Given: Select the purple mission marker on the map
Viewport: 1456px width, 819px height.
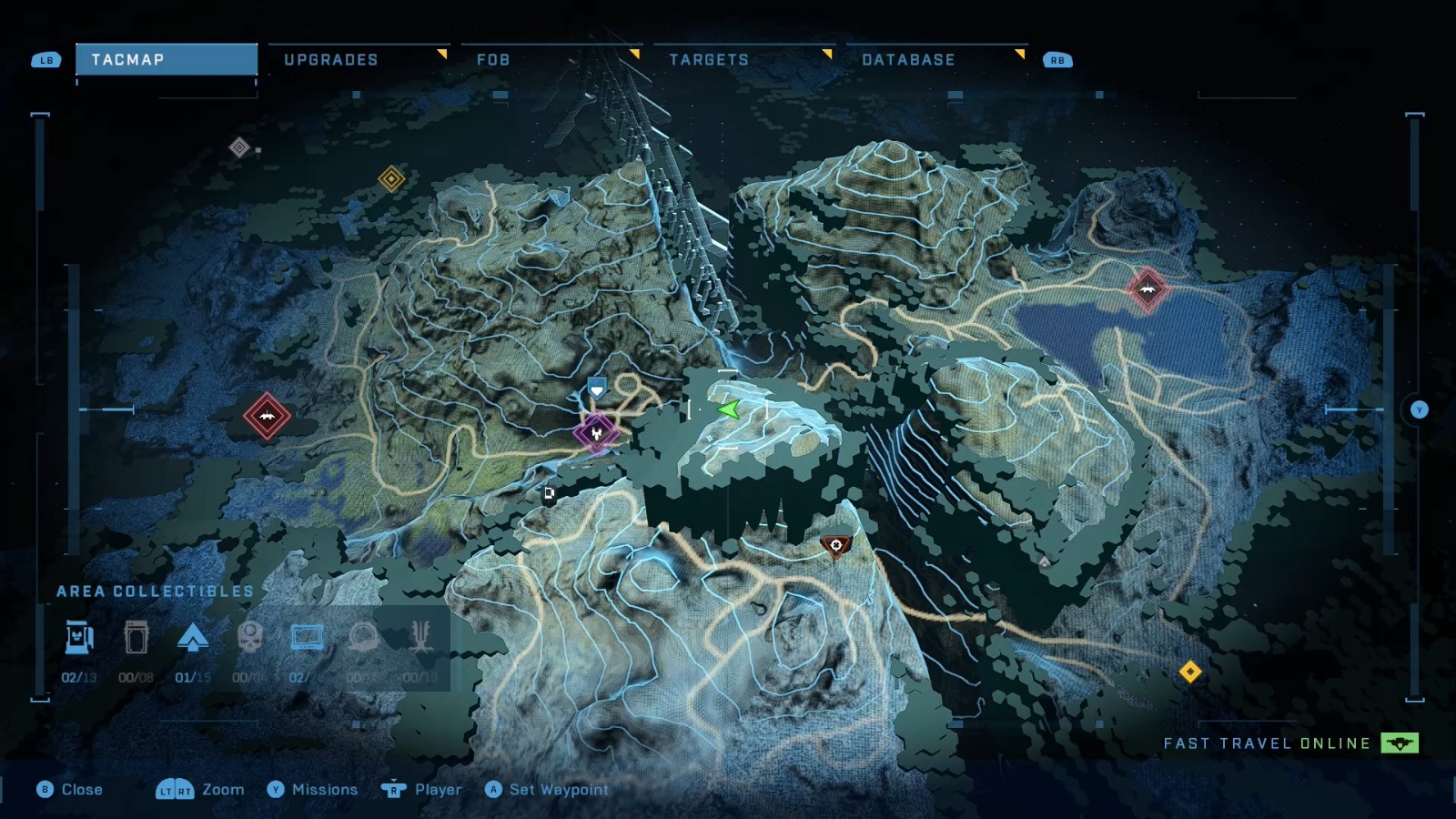Looking at the screenshot, I should (x=596, y=432).
